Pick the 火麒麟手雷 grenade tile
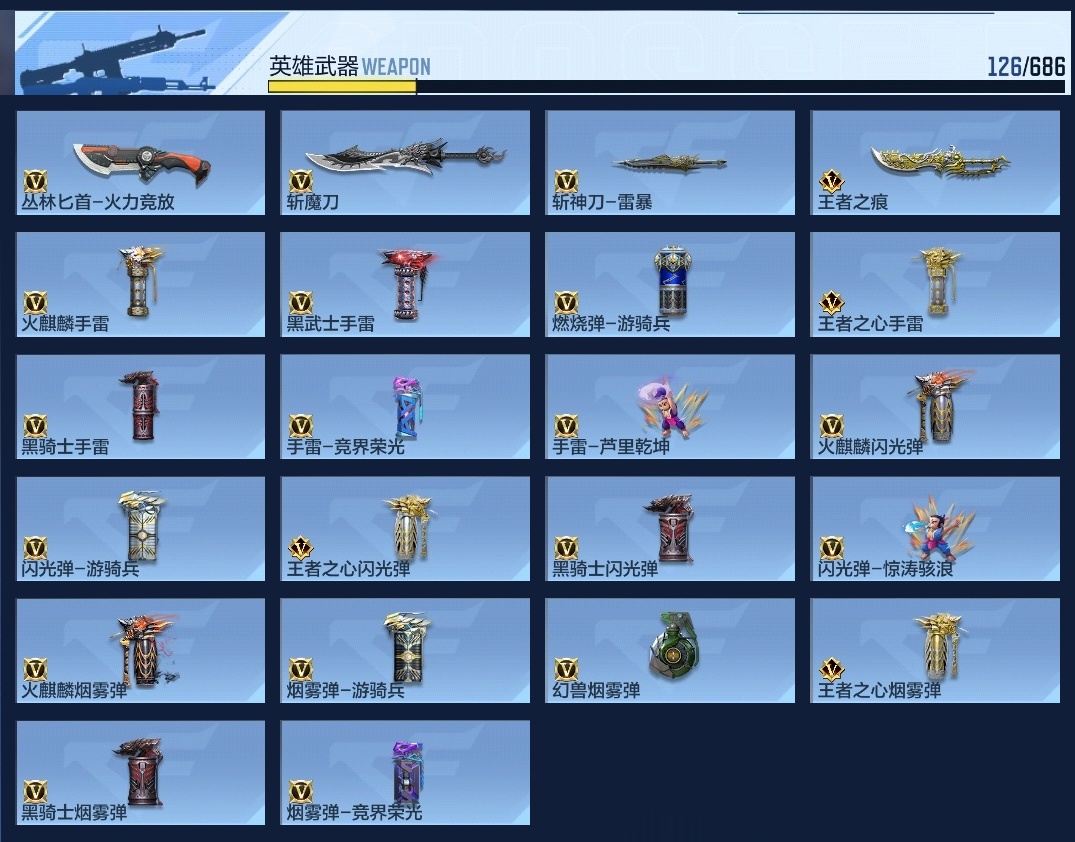Viewport: 1075px width, 842px height. tap(141, 284)
